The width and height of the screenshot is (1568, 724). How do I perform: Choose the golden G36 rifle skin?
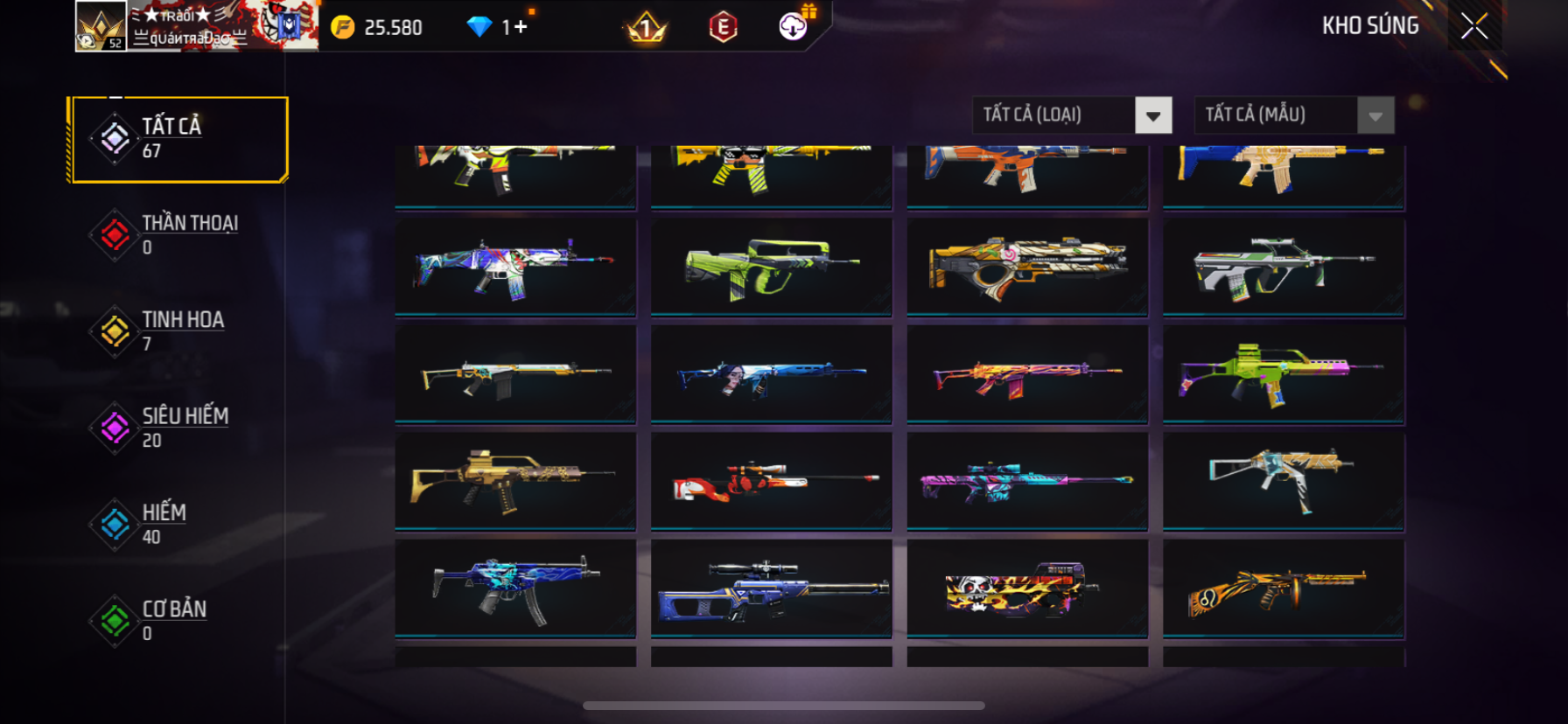(515, 481)
